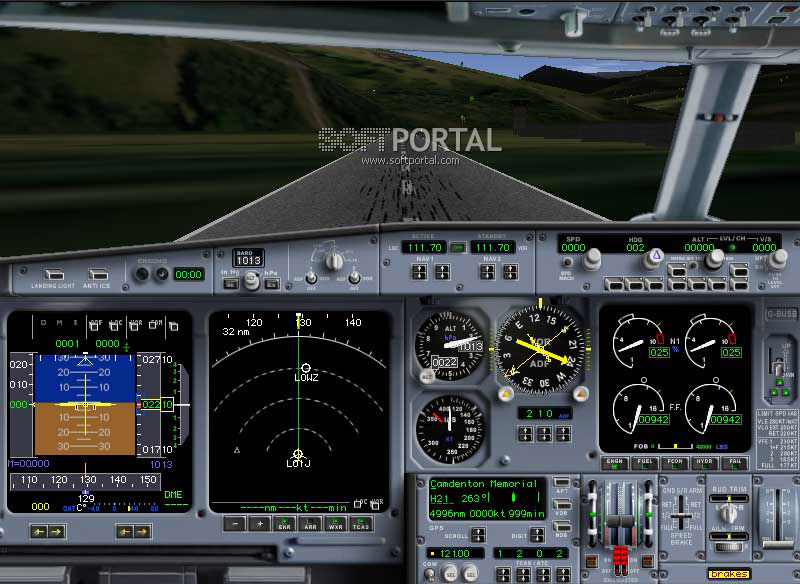800x584 pixels.
Task: Toggle the ARR navigation display button
Action: point(310,524)
